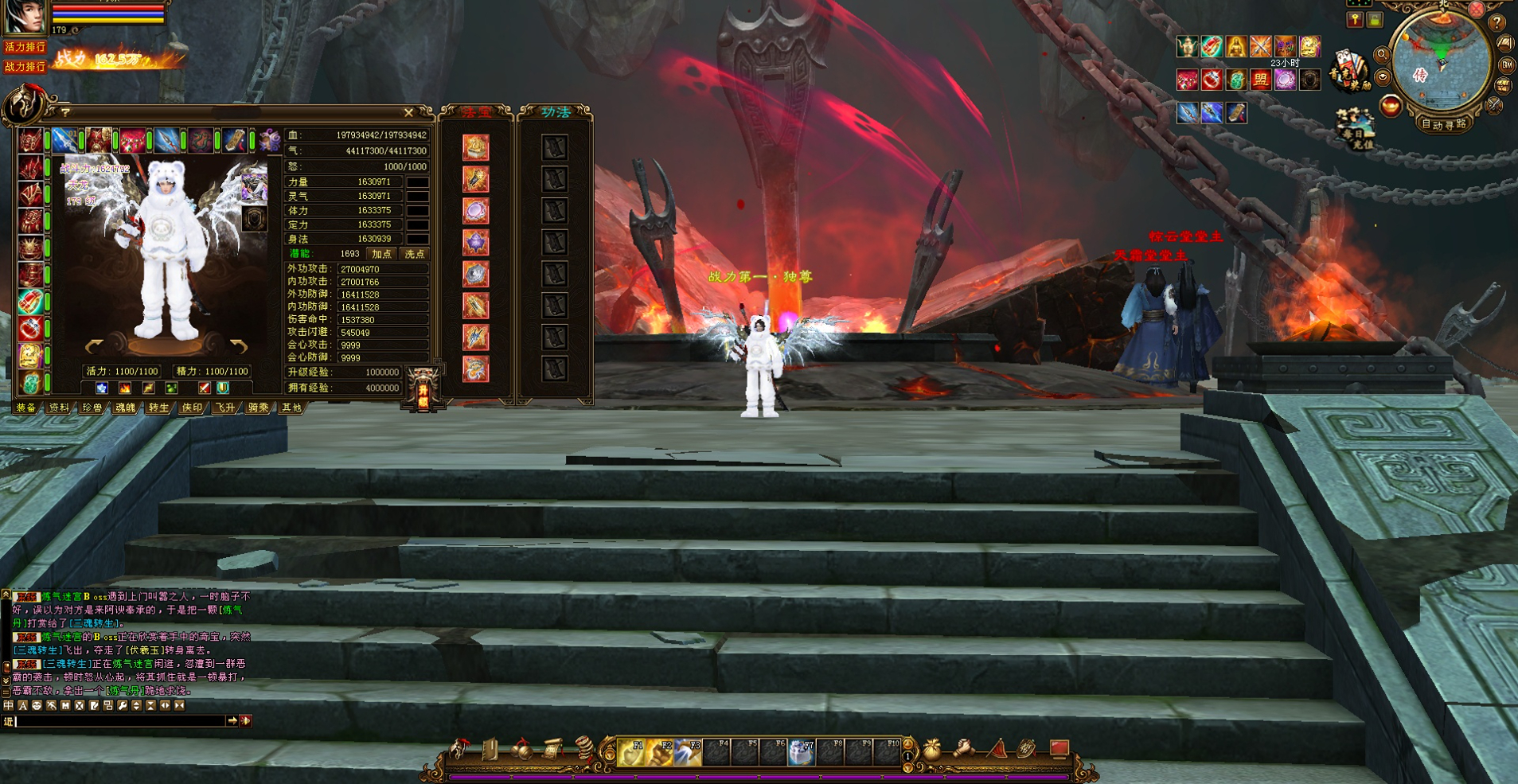Click the magnifying glass minimap button
This screenshot has width=1518, height=784.
click(1382, 55)
